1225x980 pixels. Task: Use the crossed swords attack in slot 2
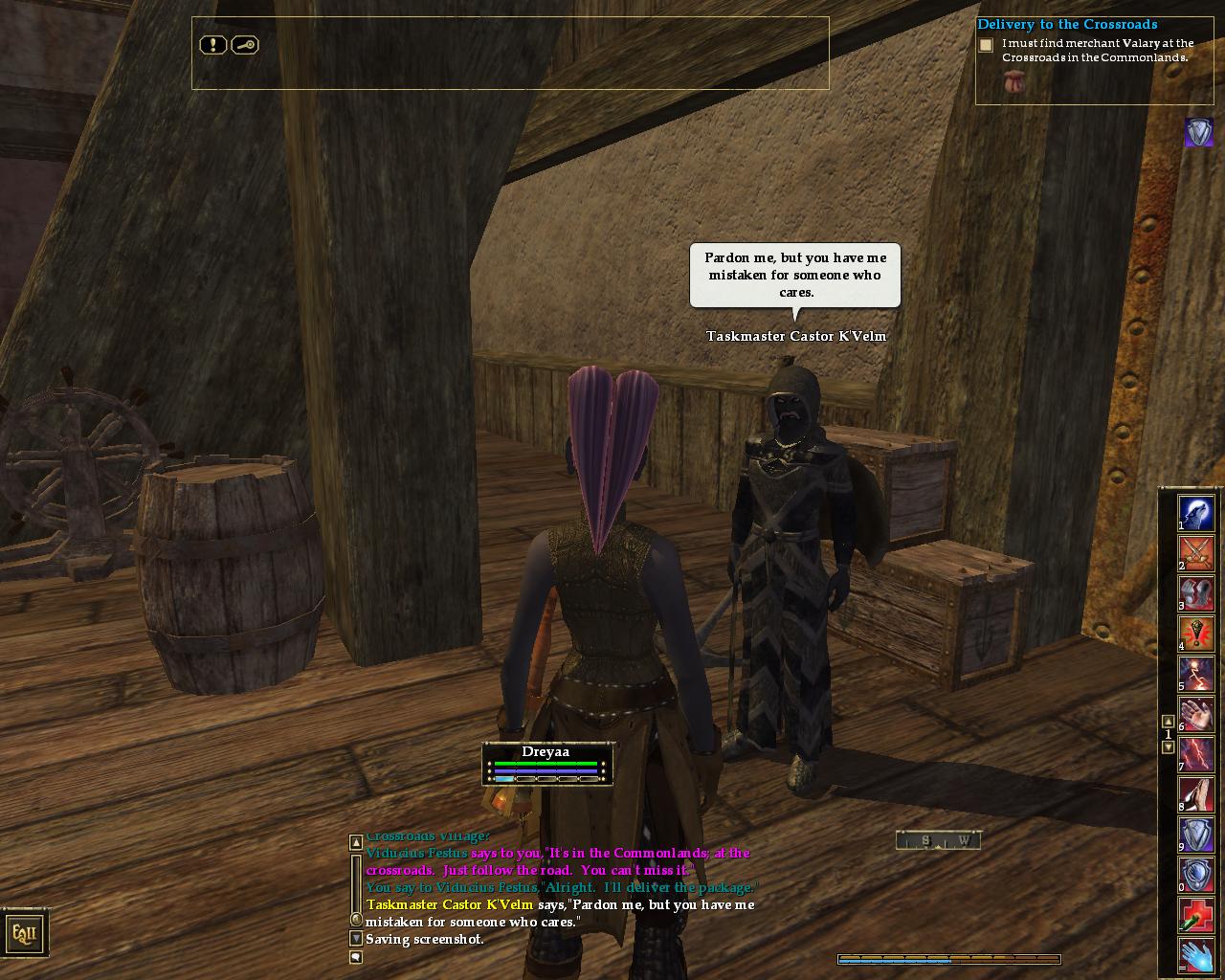[1196, 553]
